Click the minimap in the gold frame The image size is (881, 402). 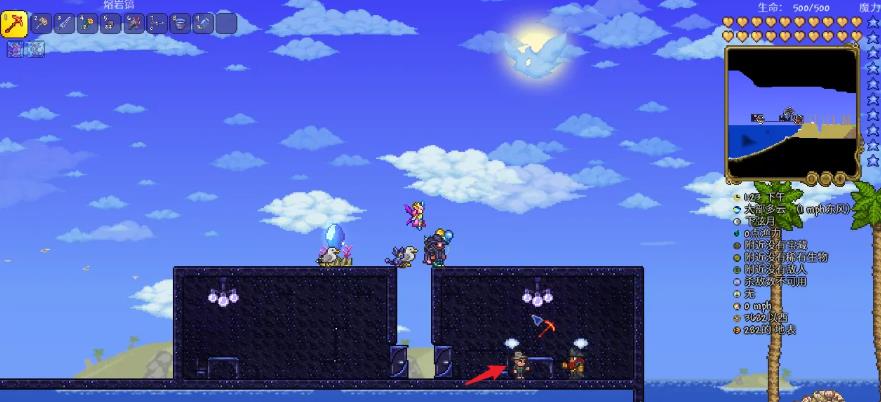(x=791, y=112)
